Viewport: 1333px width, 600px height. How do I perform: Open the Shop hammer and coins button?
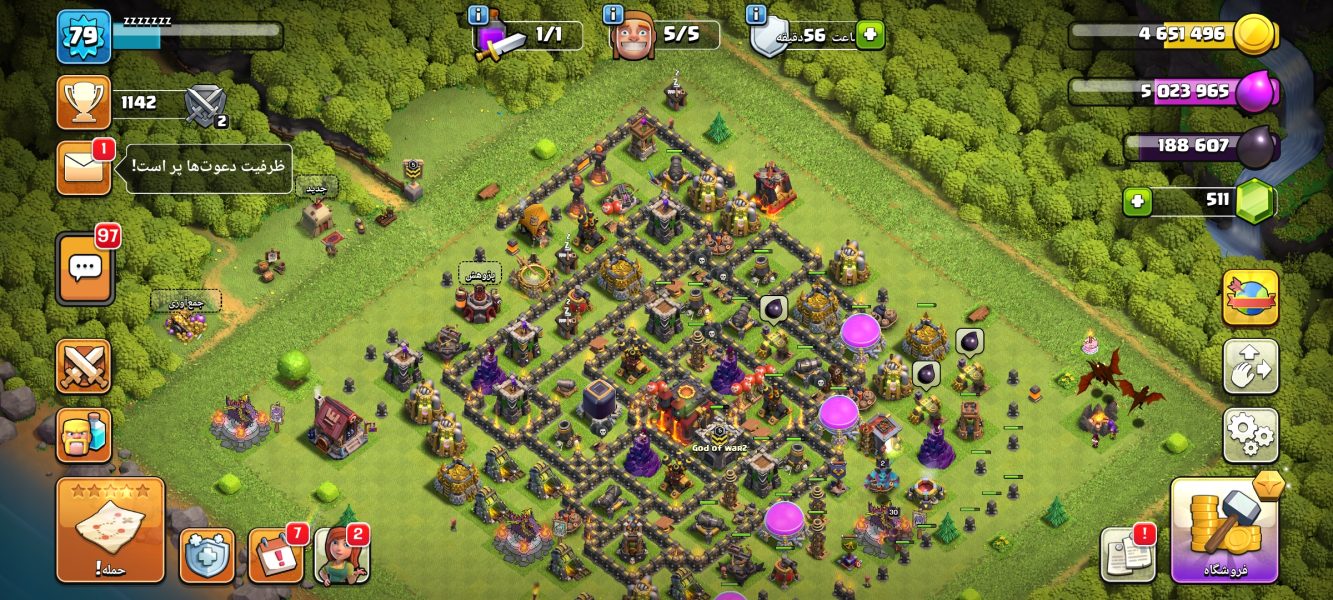pos(1224,530)
